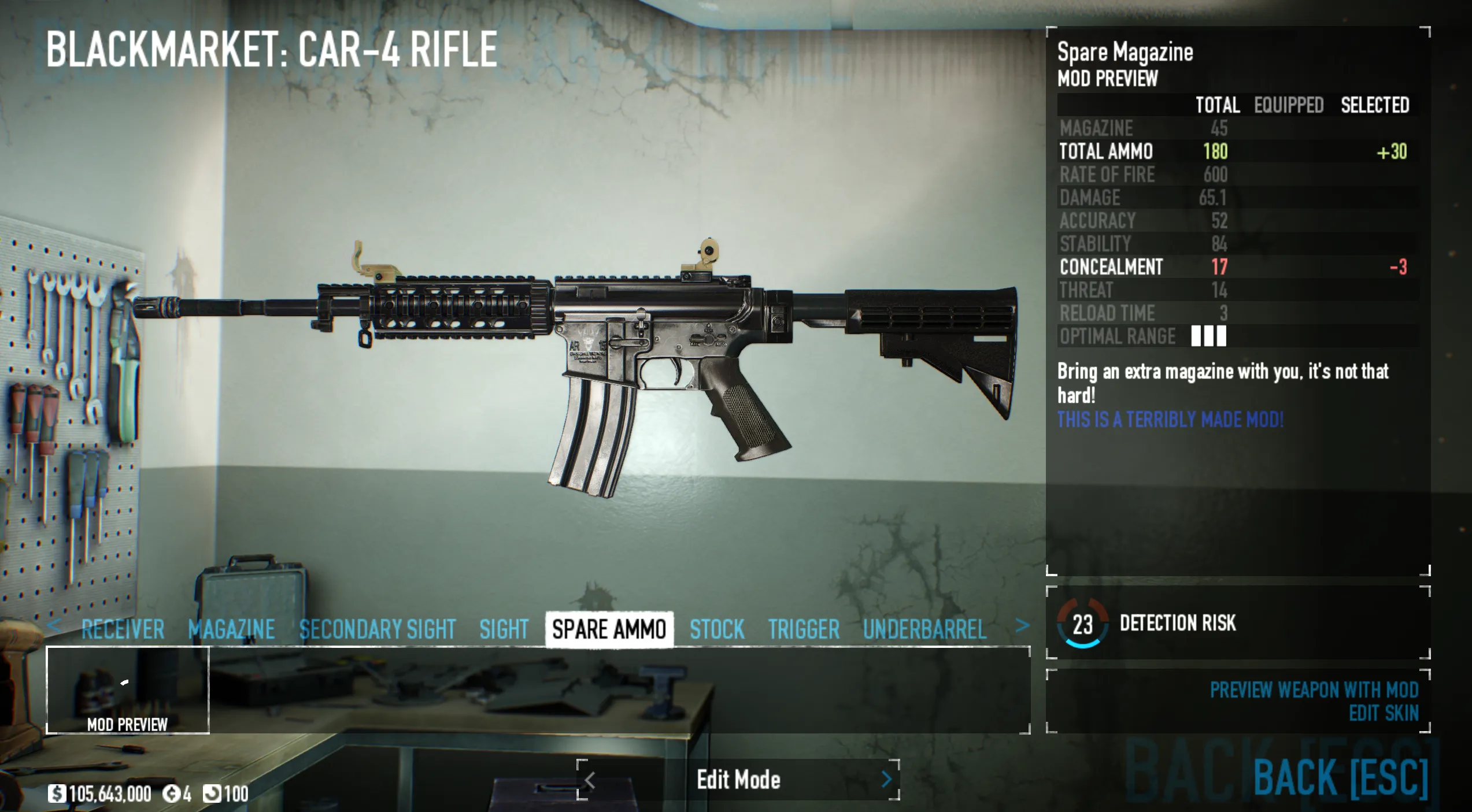Open the Trigger mod category

[804, 629]
